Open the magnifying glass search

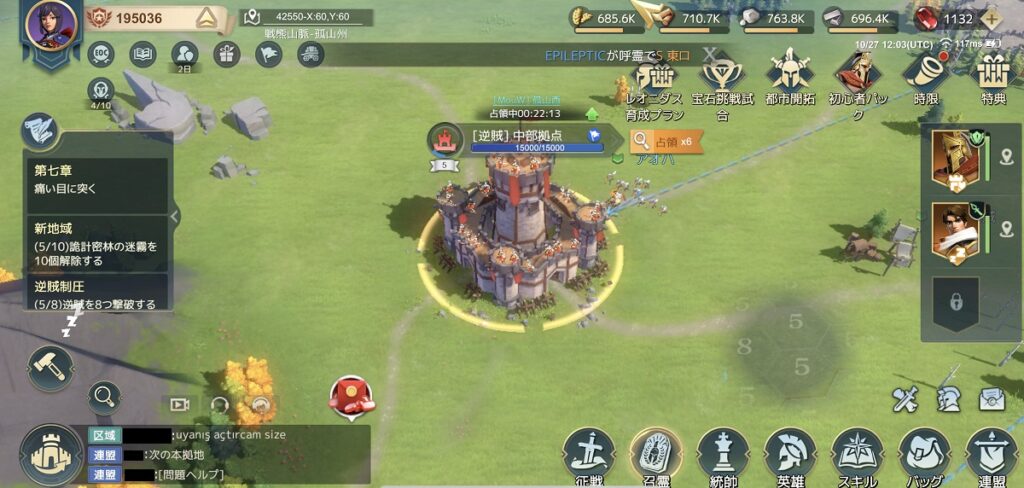point(103,398)
